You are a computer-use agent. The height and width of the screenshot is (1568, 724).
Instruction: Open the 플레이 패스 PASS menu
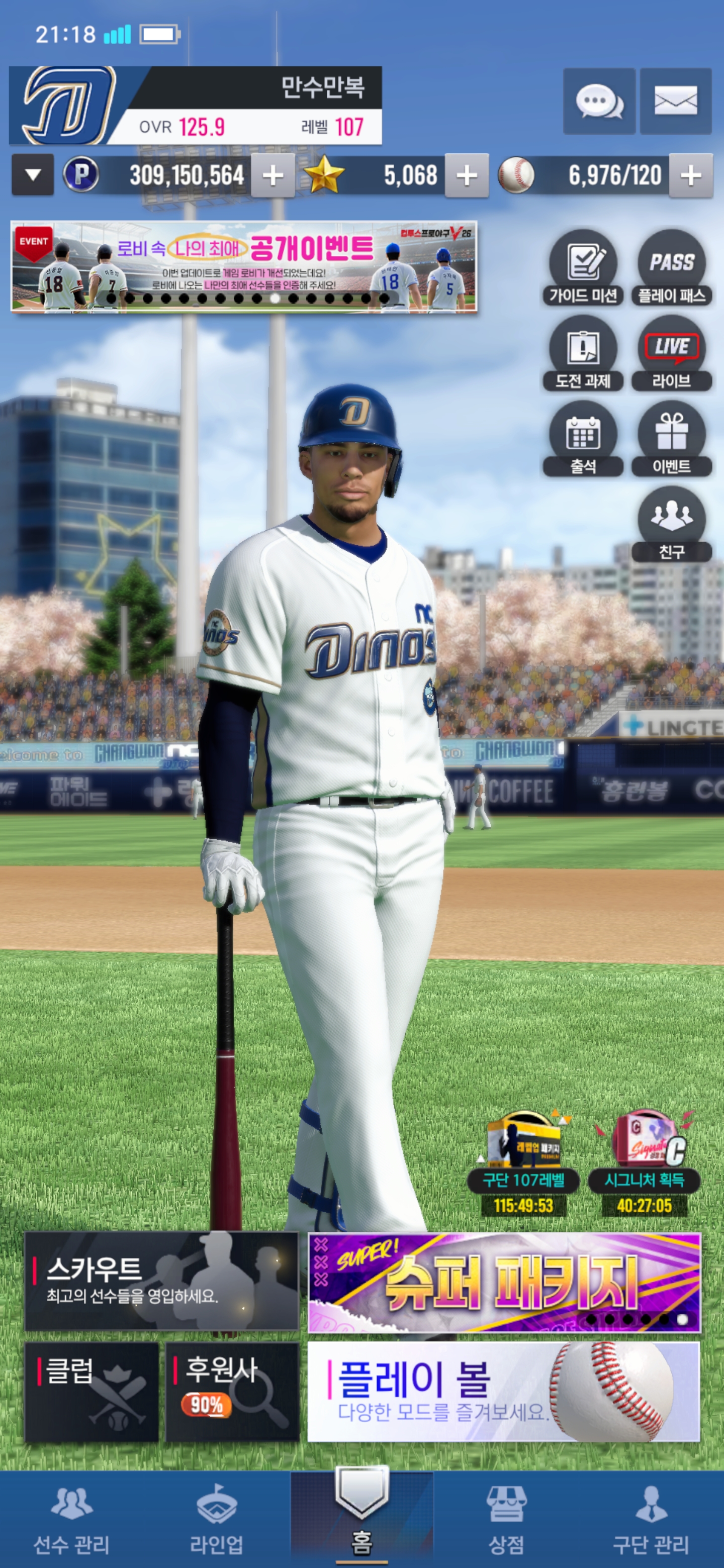tap(672, 268)
